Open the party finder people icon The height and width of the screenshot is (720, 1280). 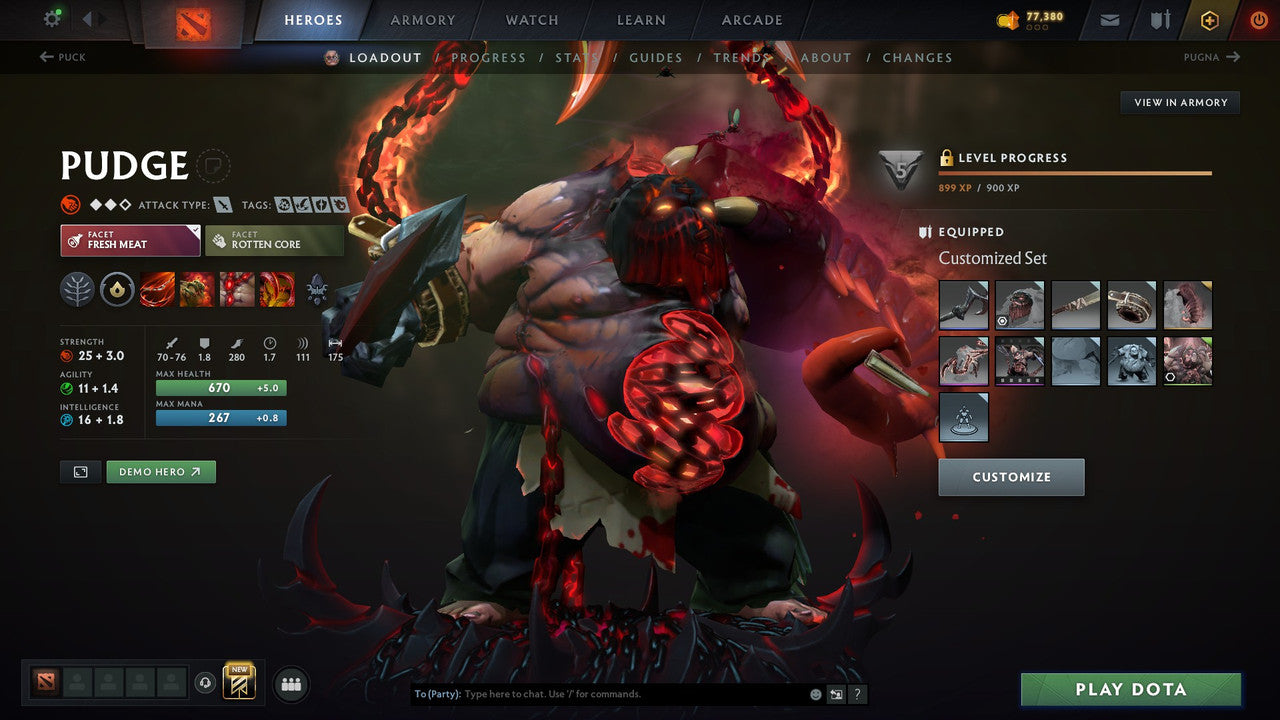(x=290, y=684)
